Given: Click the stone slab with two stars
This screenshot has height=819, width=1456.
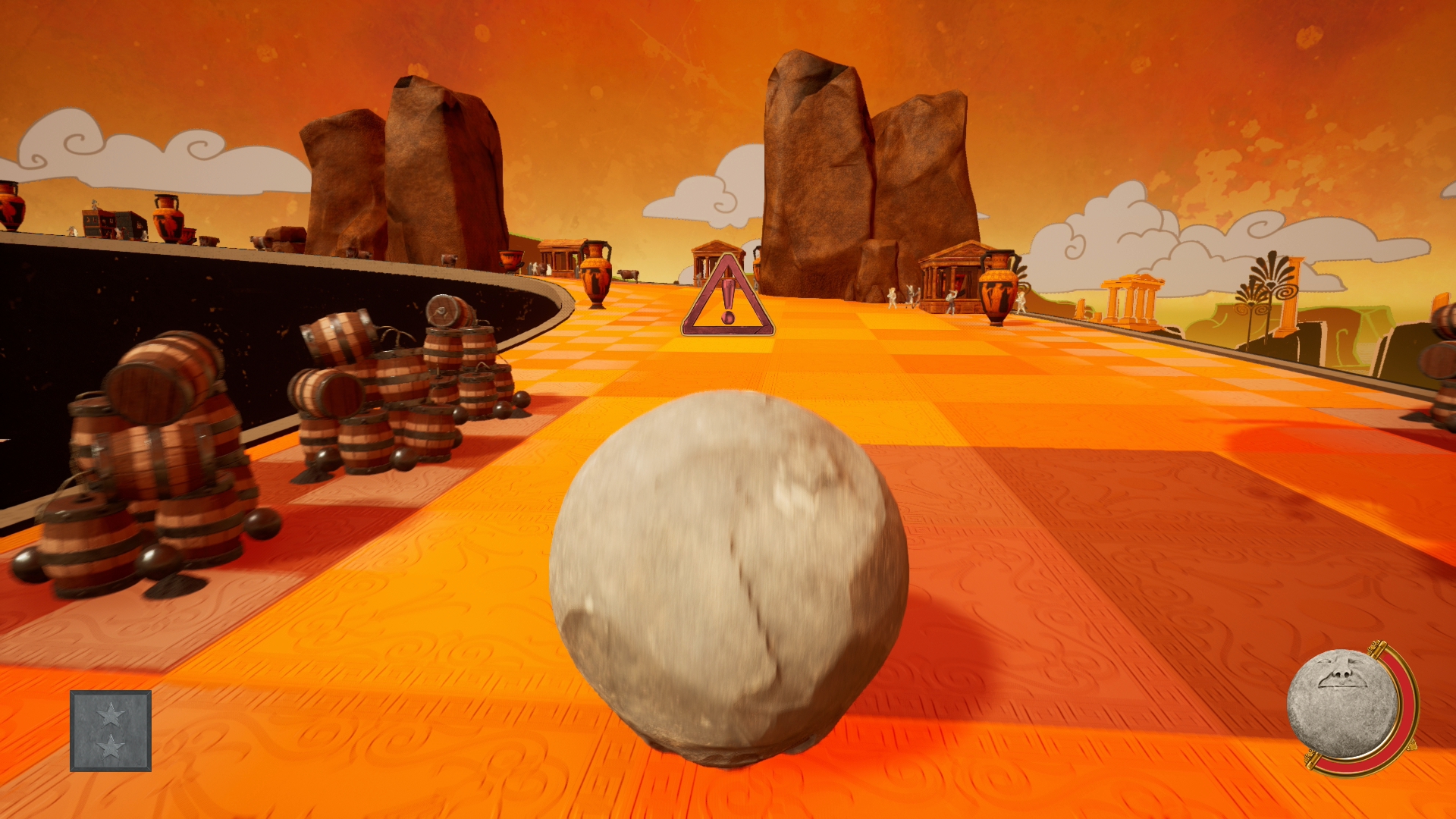Looking at the screenshot, I should tap(111, 730).
